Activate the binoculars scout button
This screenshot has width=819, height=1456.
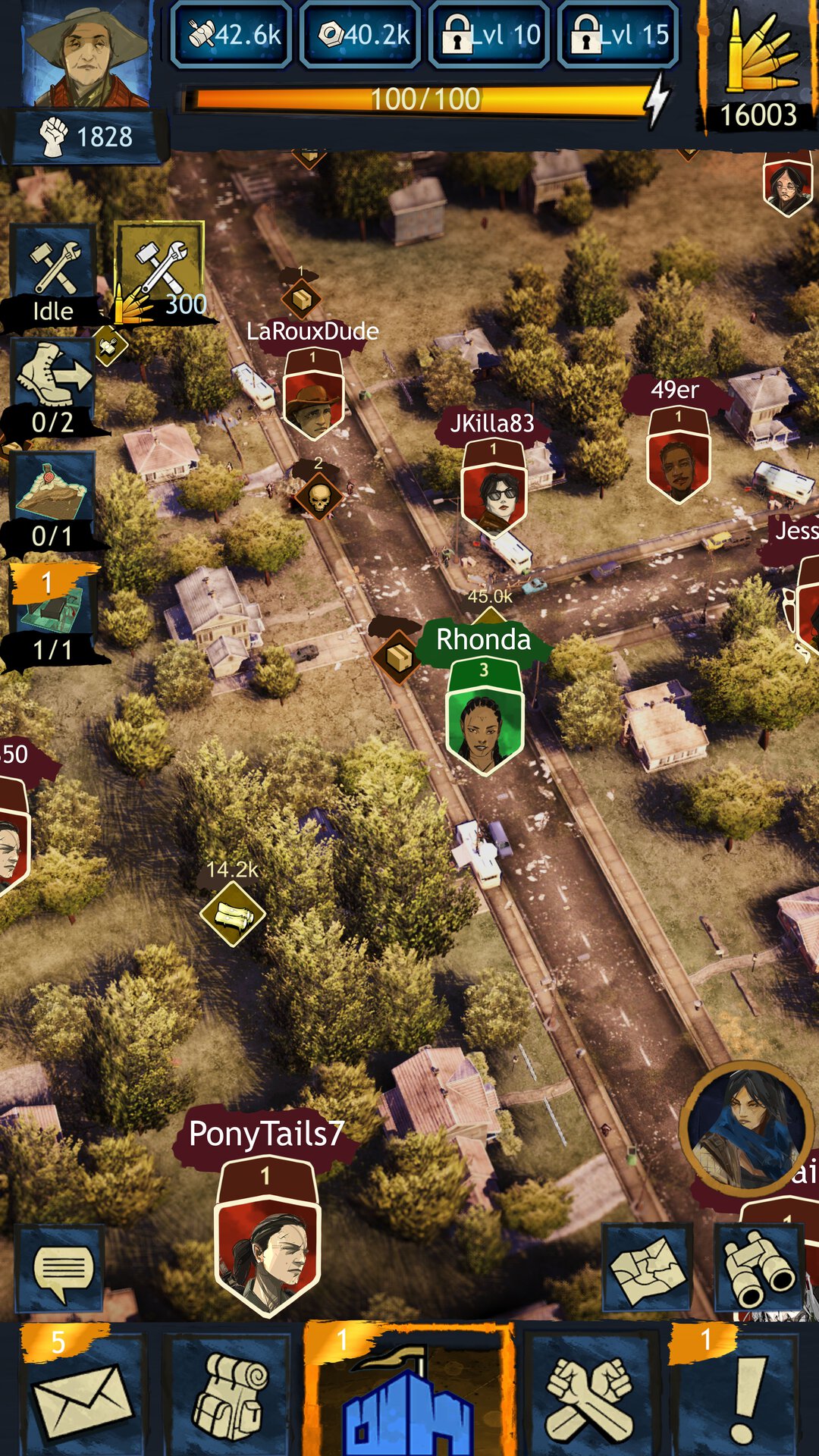[758, 1268]
